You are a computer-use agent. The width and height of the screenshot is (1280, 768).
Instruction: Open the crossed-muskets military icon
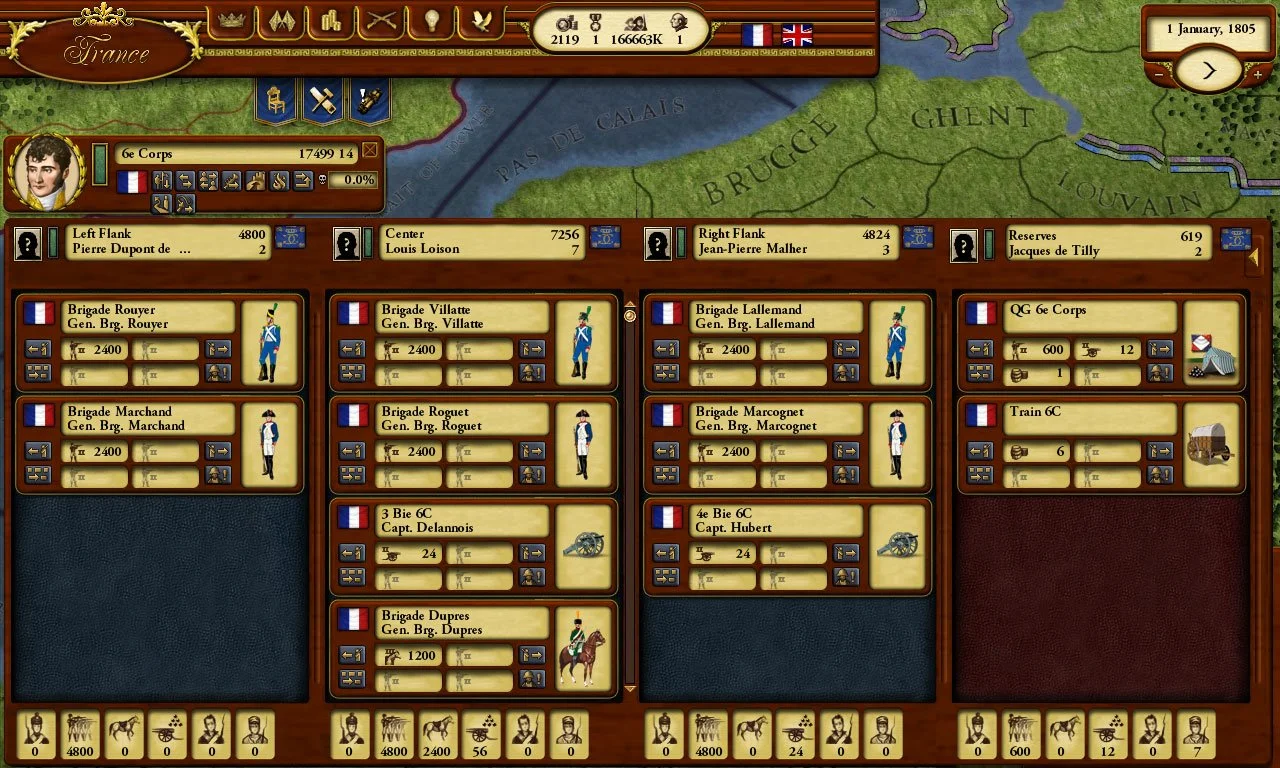(380, 22)
